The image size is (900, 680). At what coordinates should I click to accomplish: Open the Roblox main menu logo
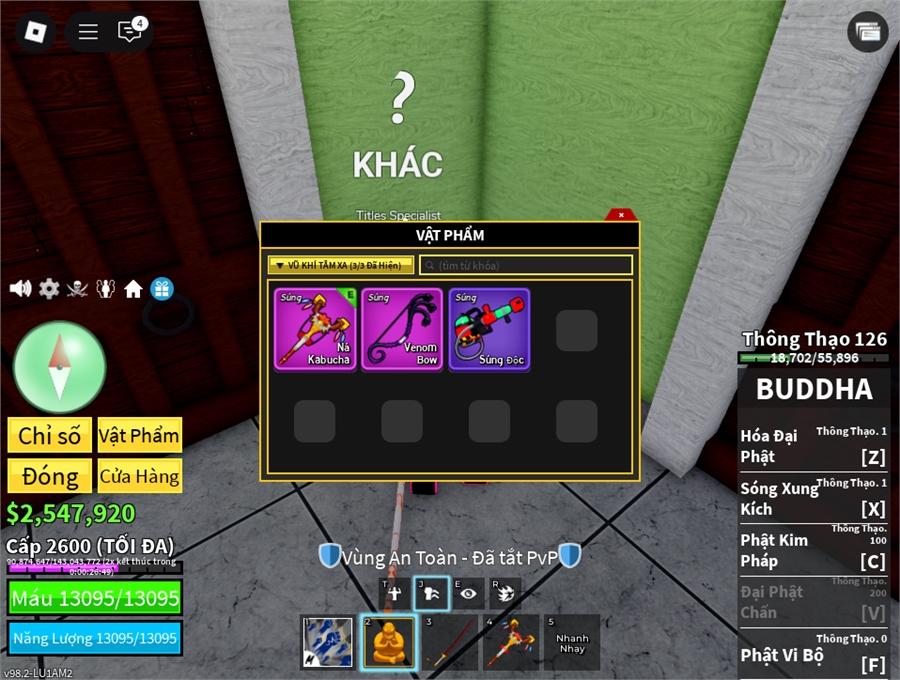(x=35, y=31)
